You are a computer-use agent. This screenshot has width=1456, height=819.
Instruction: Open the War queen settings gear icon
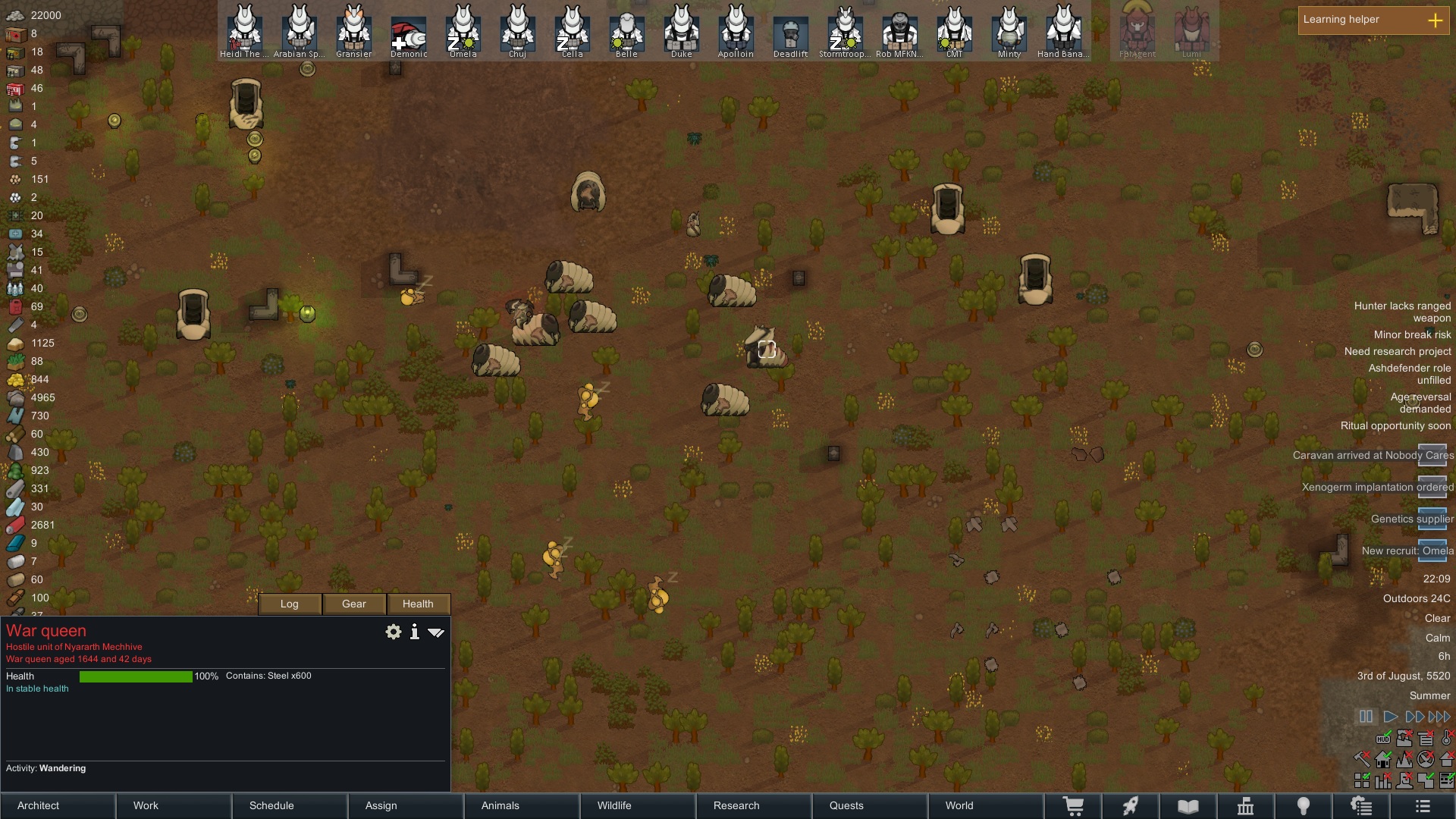tap(393, 631)
